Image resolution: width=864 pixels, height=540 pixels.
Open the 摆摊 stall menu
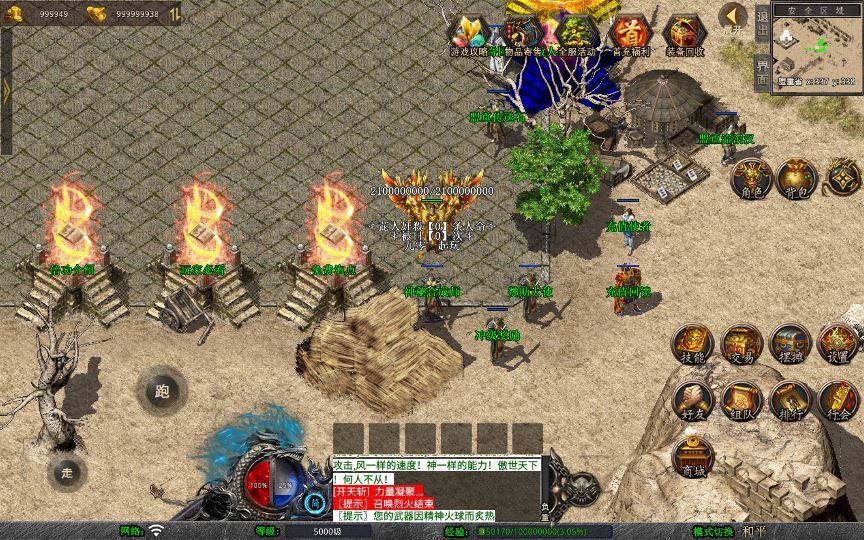pyautogui.click(x=789, y=344)
